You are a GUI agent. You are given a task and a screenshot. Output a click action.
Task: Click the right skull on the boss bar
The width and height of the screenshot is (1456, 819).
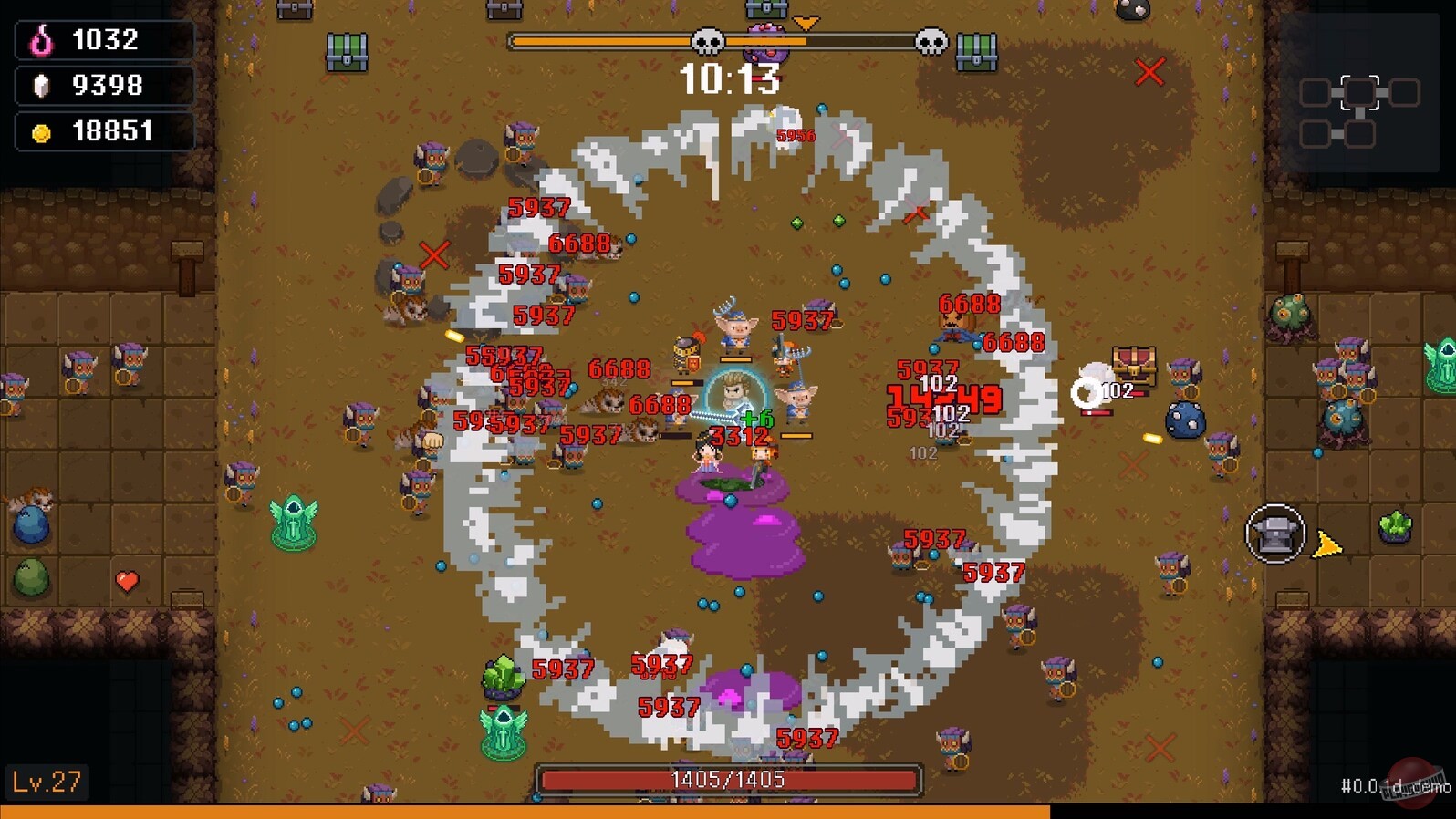pos(931,42)
